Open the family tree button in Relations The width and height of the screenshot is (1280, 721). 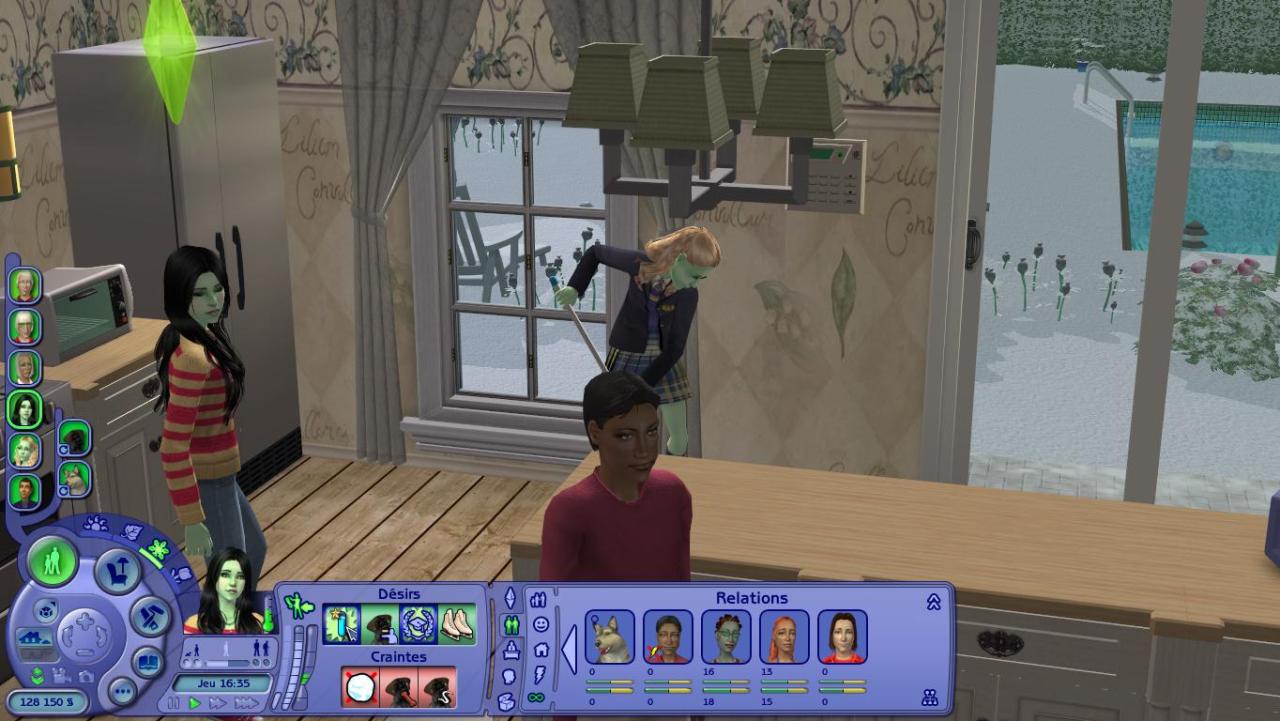click(x=930, y=697)
